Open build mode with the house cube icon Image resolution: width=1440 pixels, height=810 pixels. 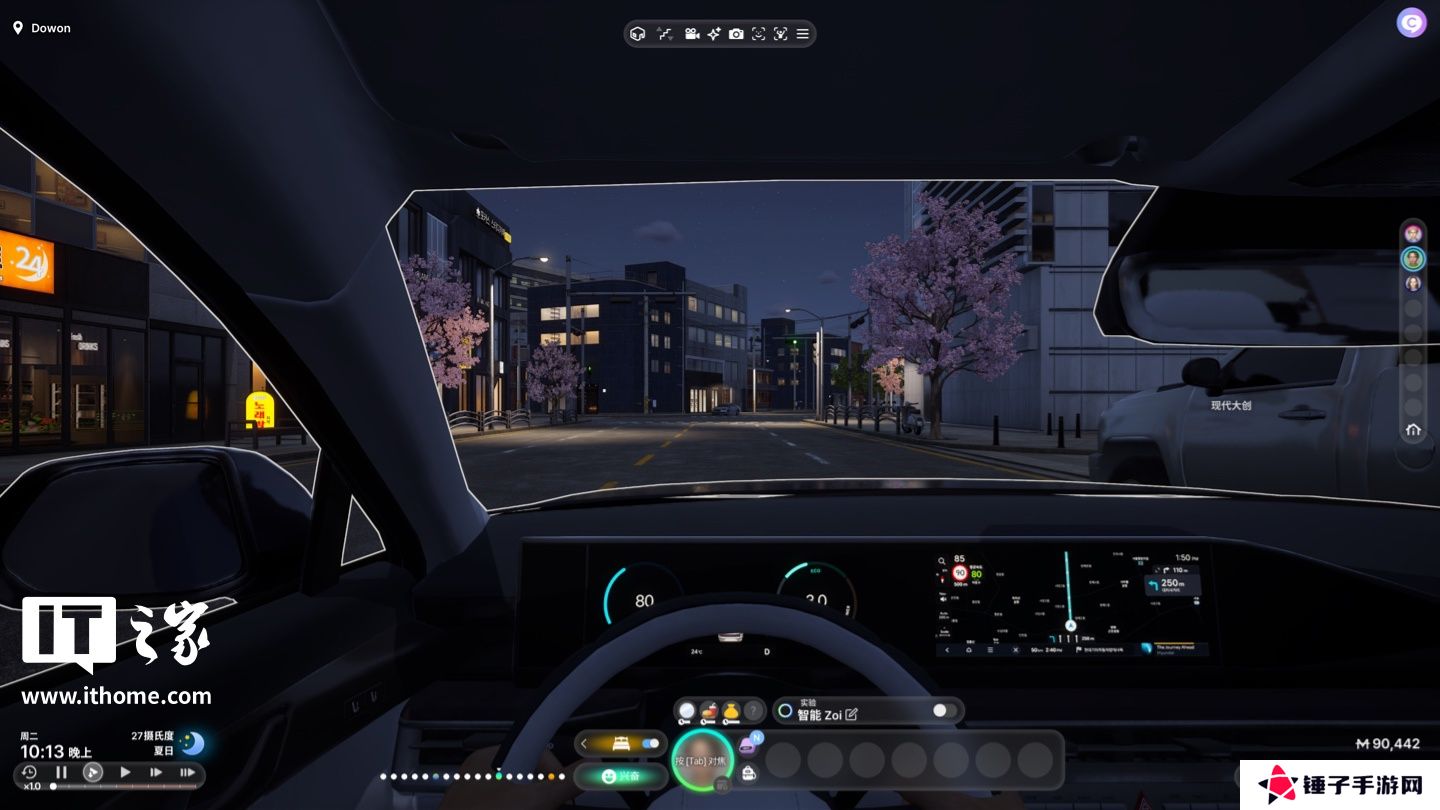pos(638,34)
